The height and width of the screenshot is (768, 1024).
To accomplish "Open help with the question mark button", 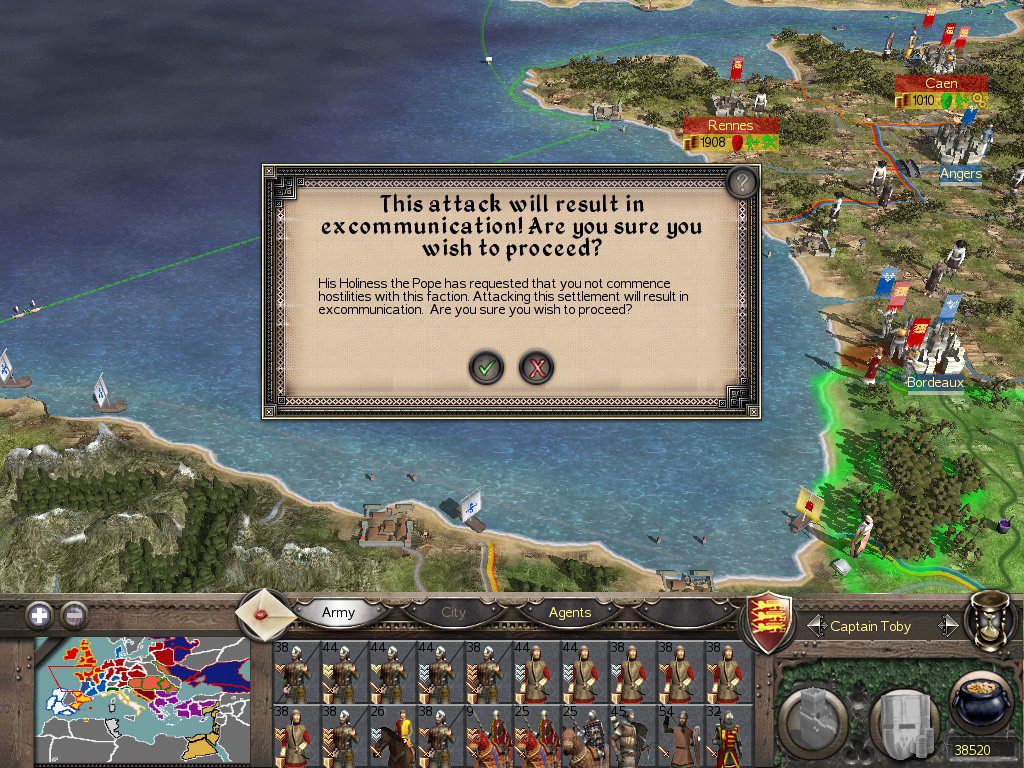I will [x=741, y=182].
